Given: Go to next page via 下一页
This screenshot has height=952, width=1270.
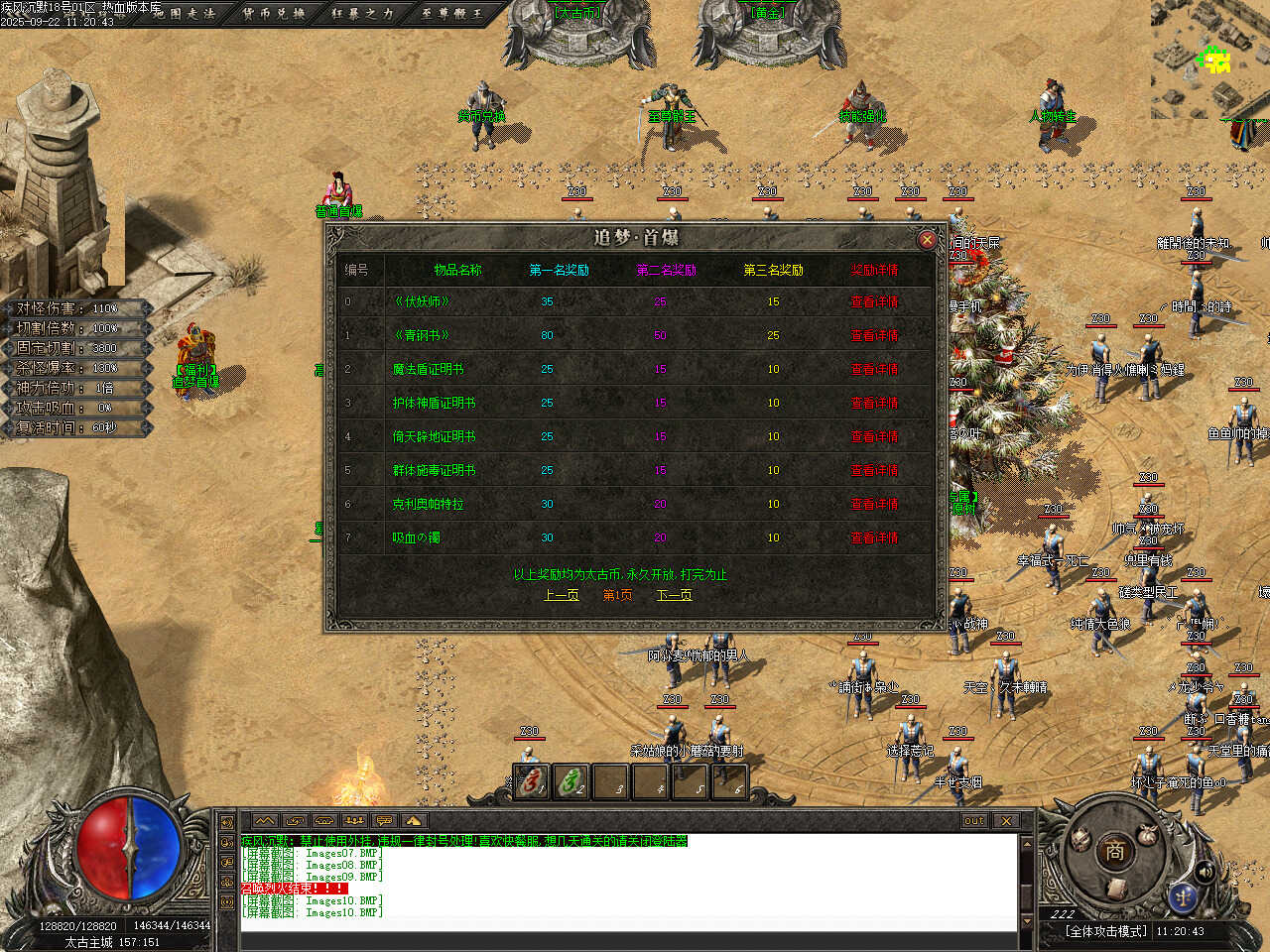Looking at the screenshot, I should [x=674, y=595].
